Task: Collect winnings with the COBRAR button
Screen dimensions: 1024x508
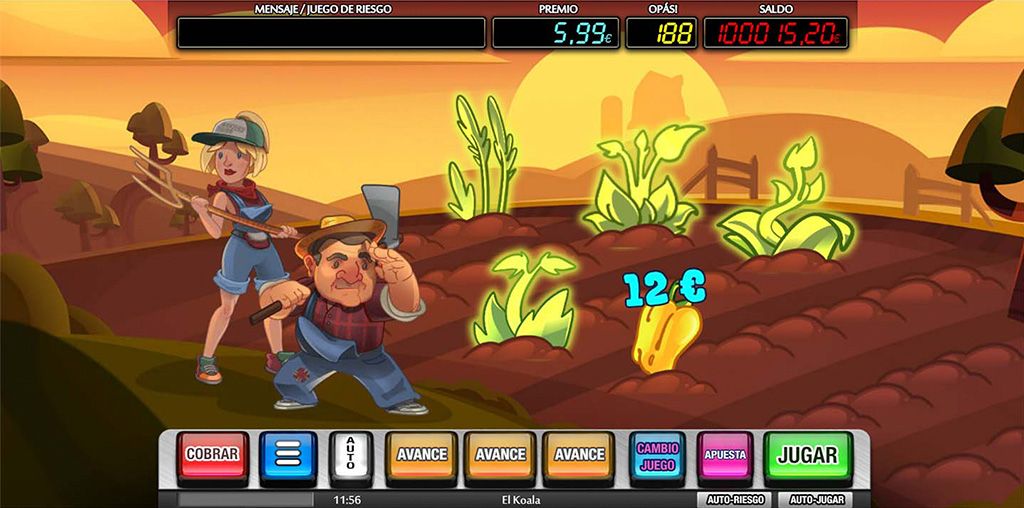Action: (x=212, y=455)
